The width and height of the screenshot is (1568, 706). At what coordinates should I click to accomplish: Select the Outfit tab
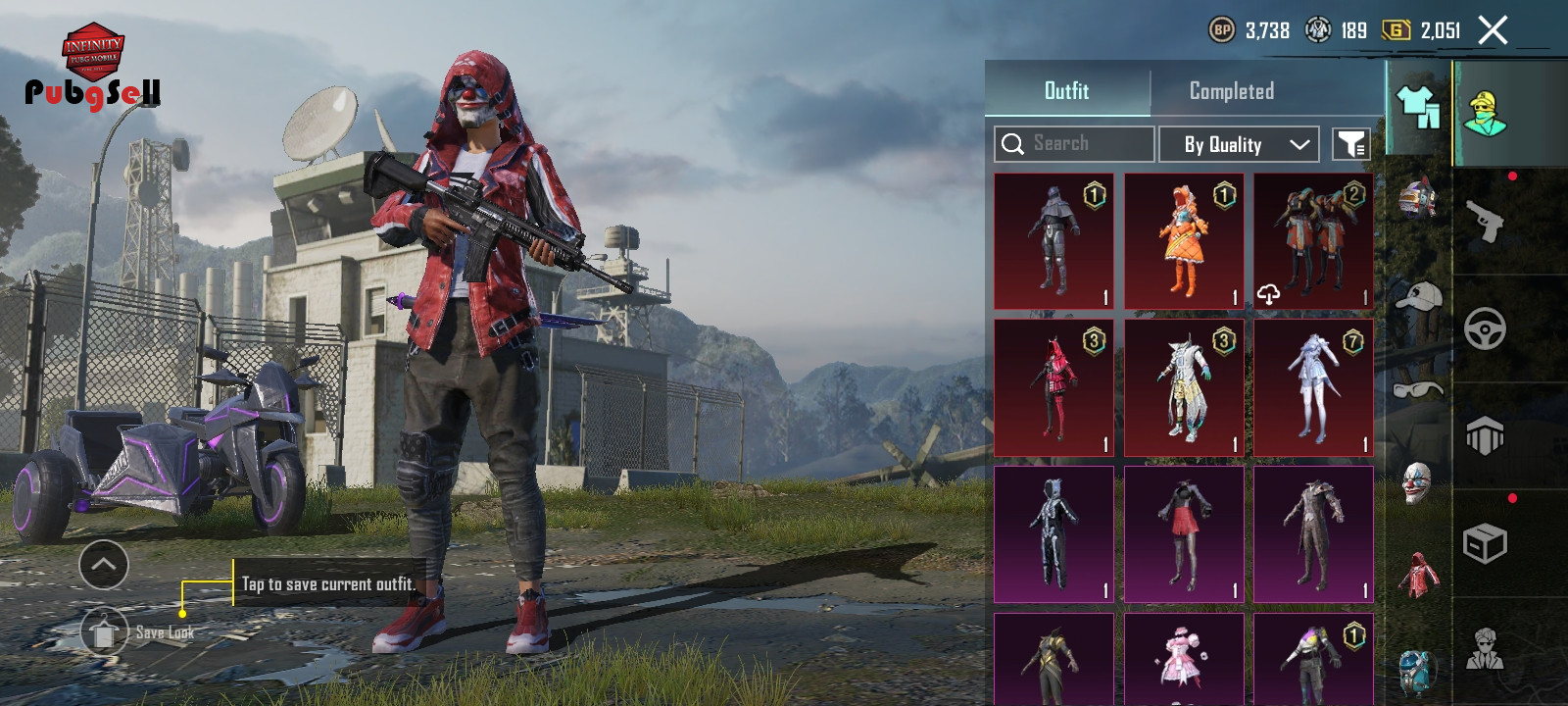click(x=1066, y=91)
